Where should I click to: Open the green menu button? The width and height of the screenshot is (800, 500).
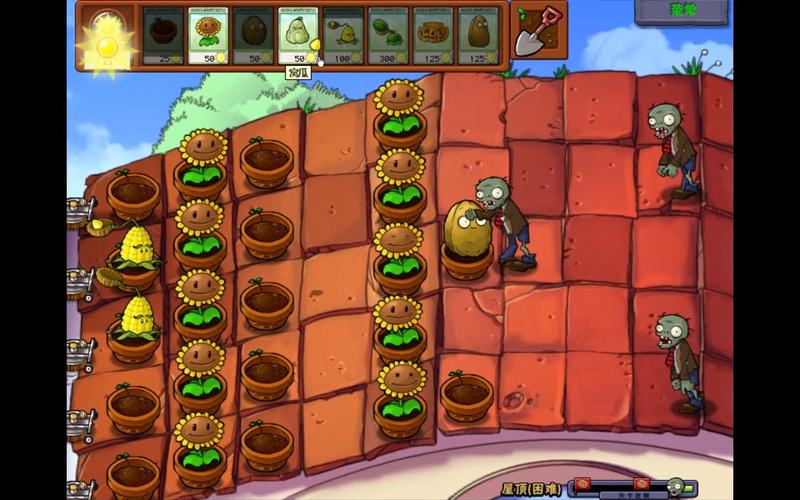[x=681, y=11]
